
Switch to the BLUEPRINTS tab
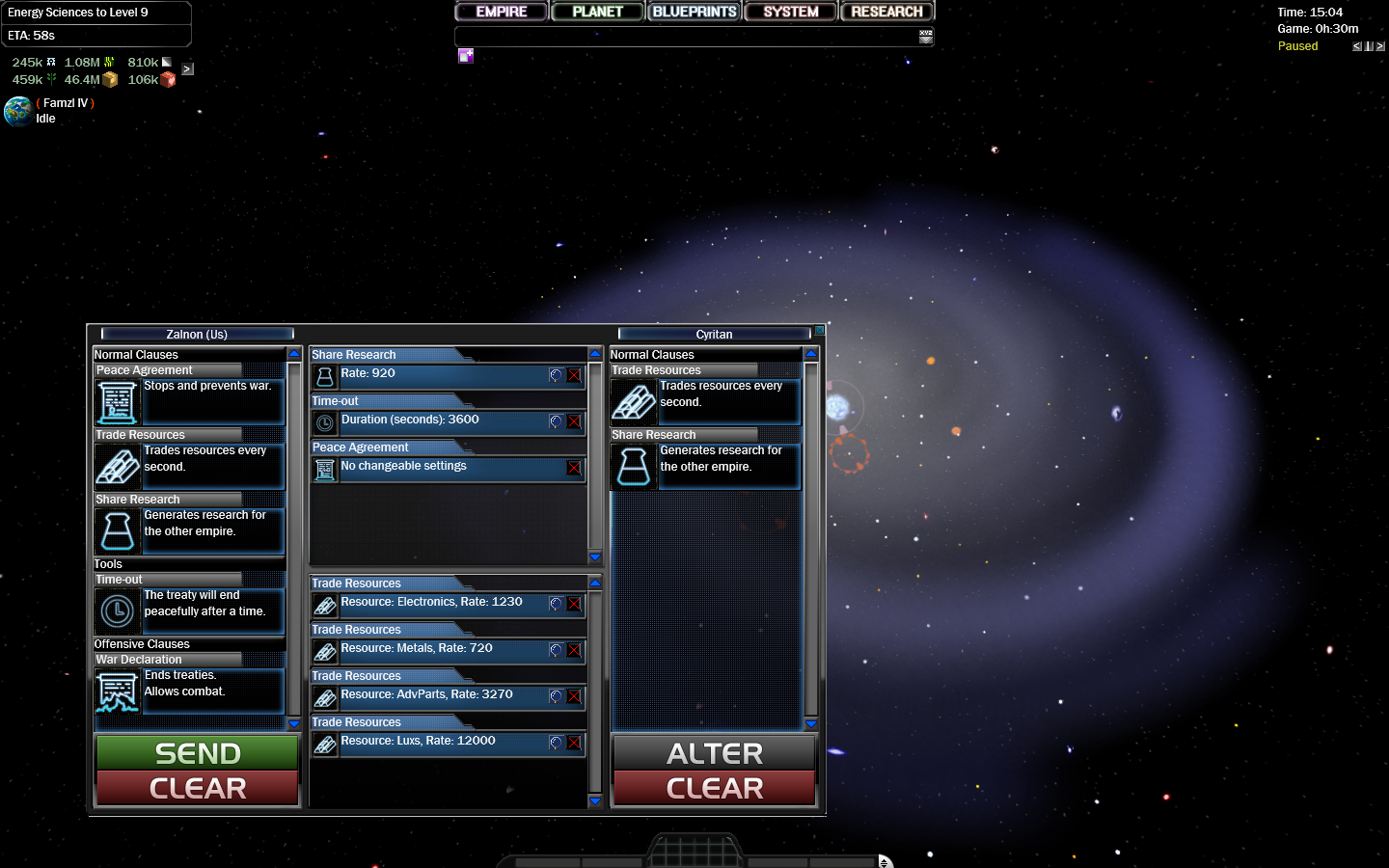point(694,11)
